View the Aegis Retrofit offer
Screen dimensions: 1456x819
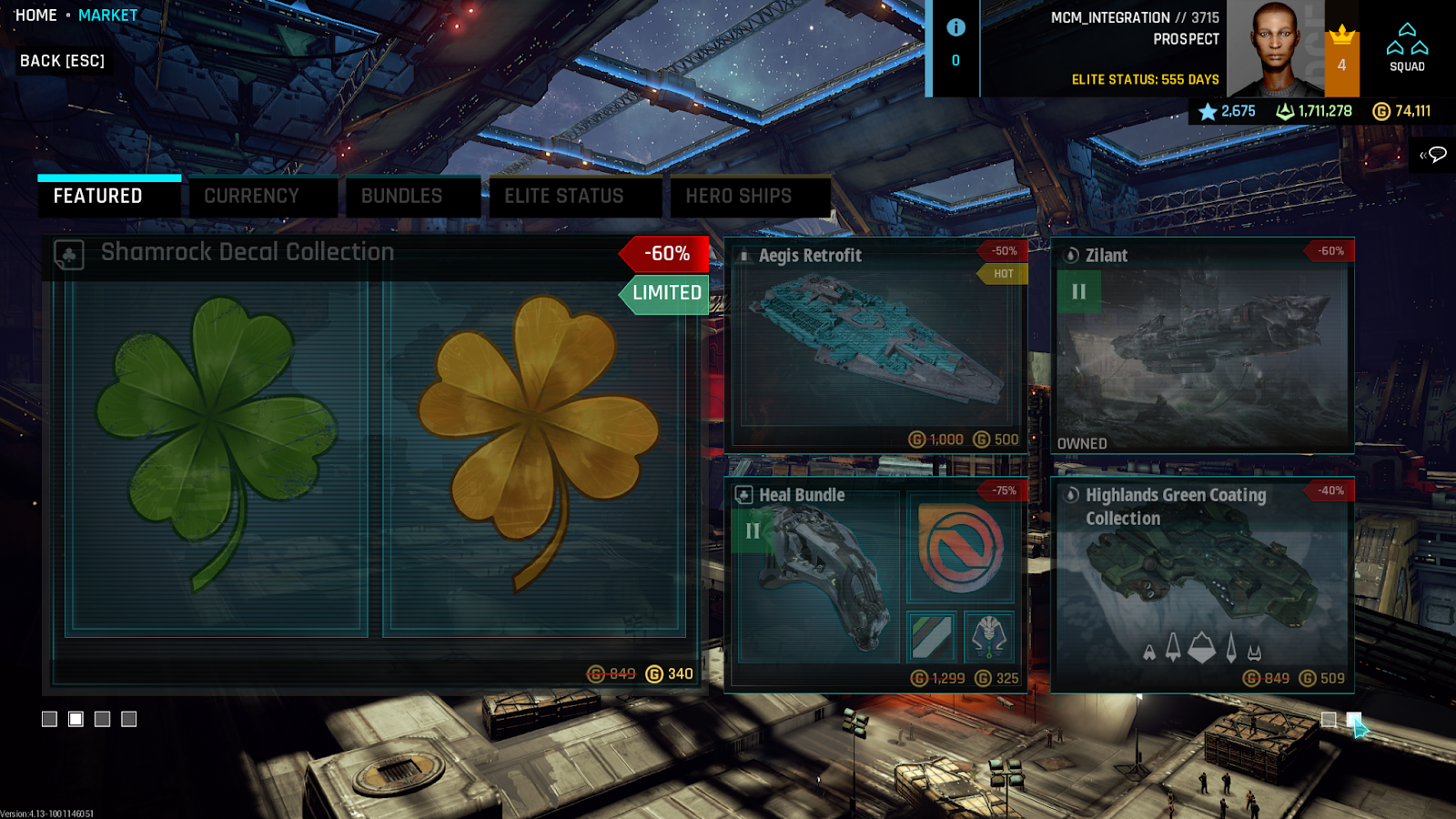[876, 346]
